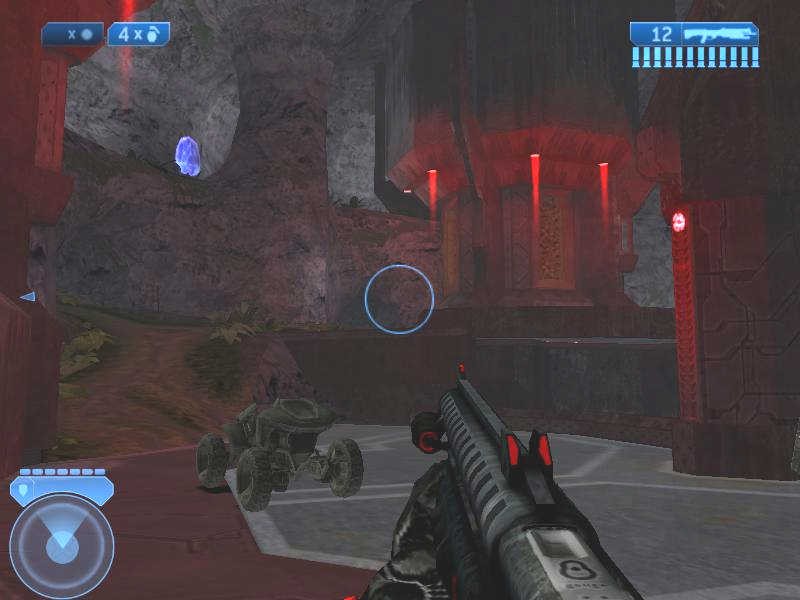Click the shotgun weapon icon
The height and width of the screenshot is (600, 800).
tap(718, 33)
